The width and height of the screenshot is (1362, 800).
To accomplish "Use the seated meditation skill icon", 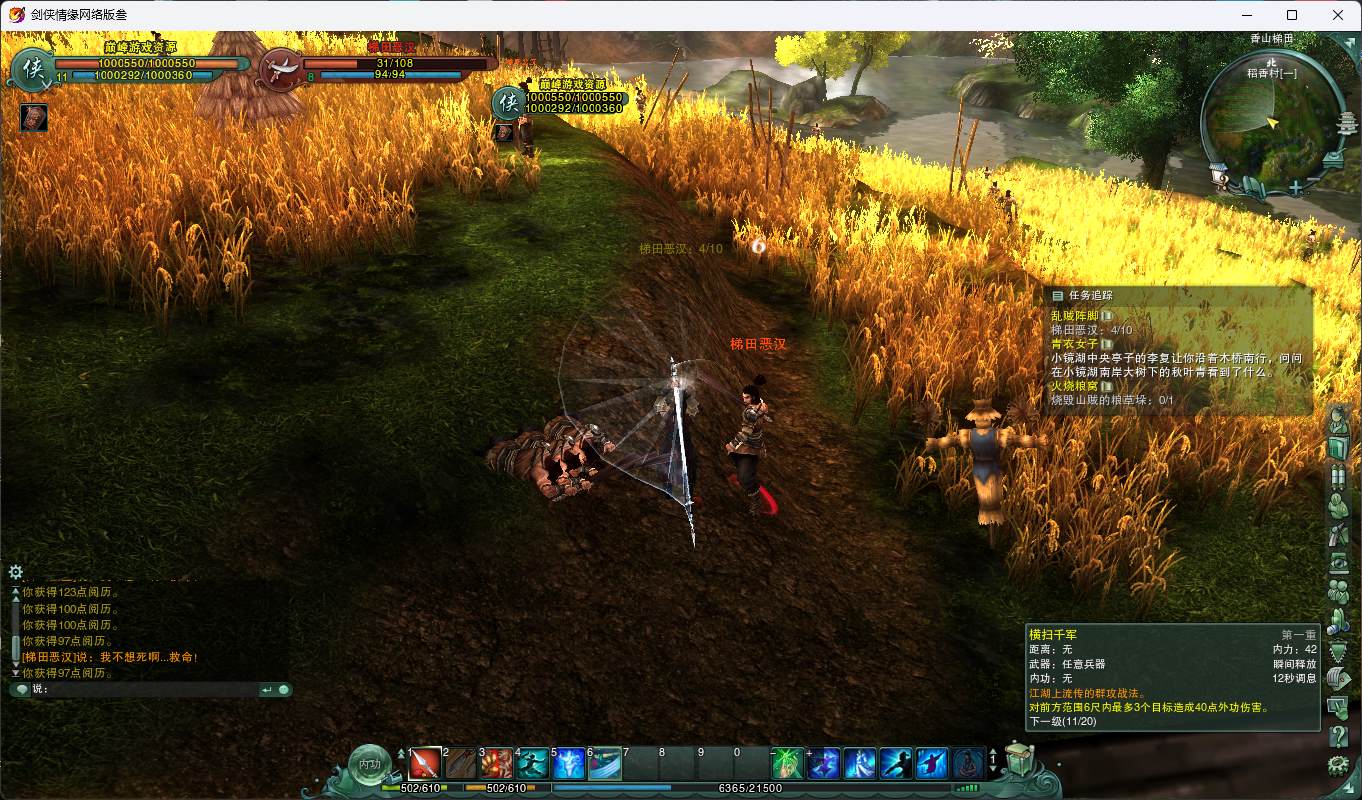I will click(968, 764).
